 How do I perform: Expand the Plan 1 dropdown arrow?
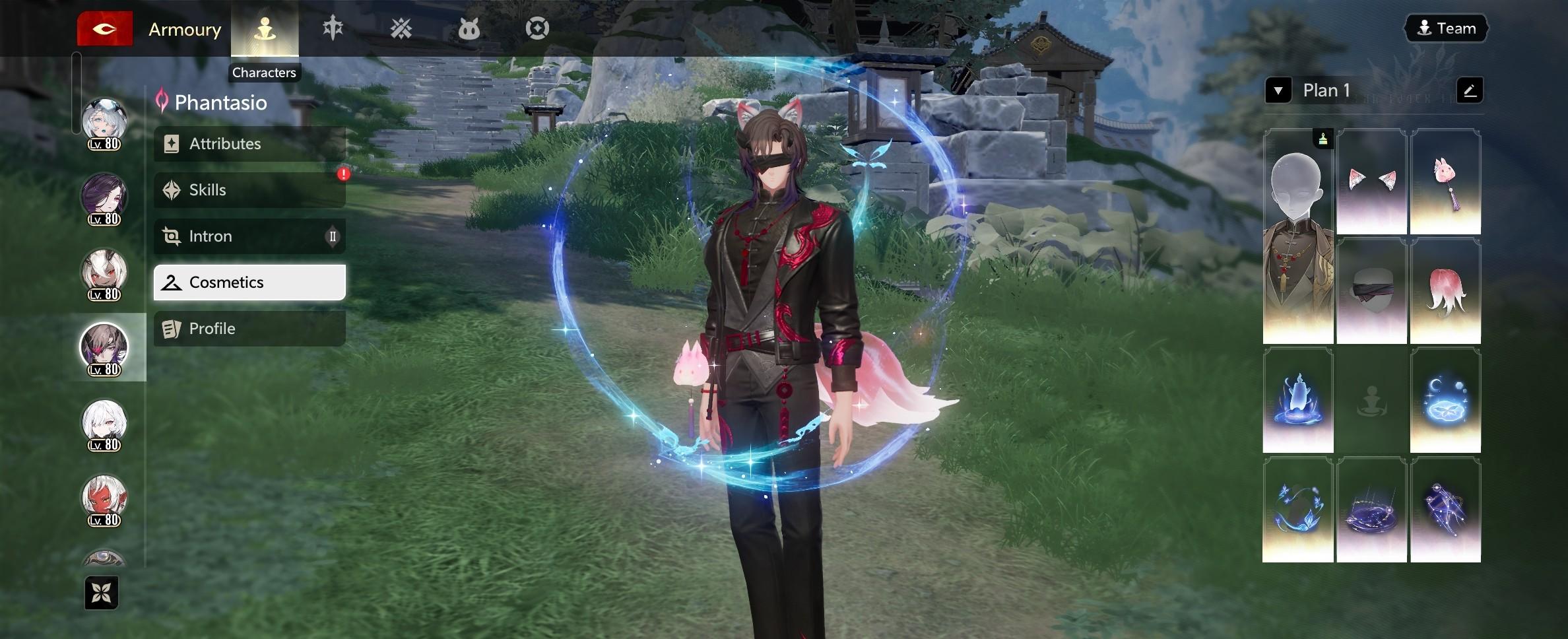1278,90
